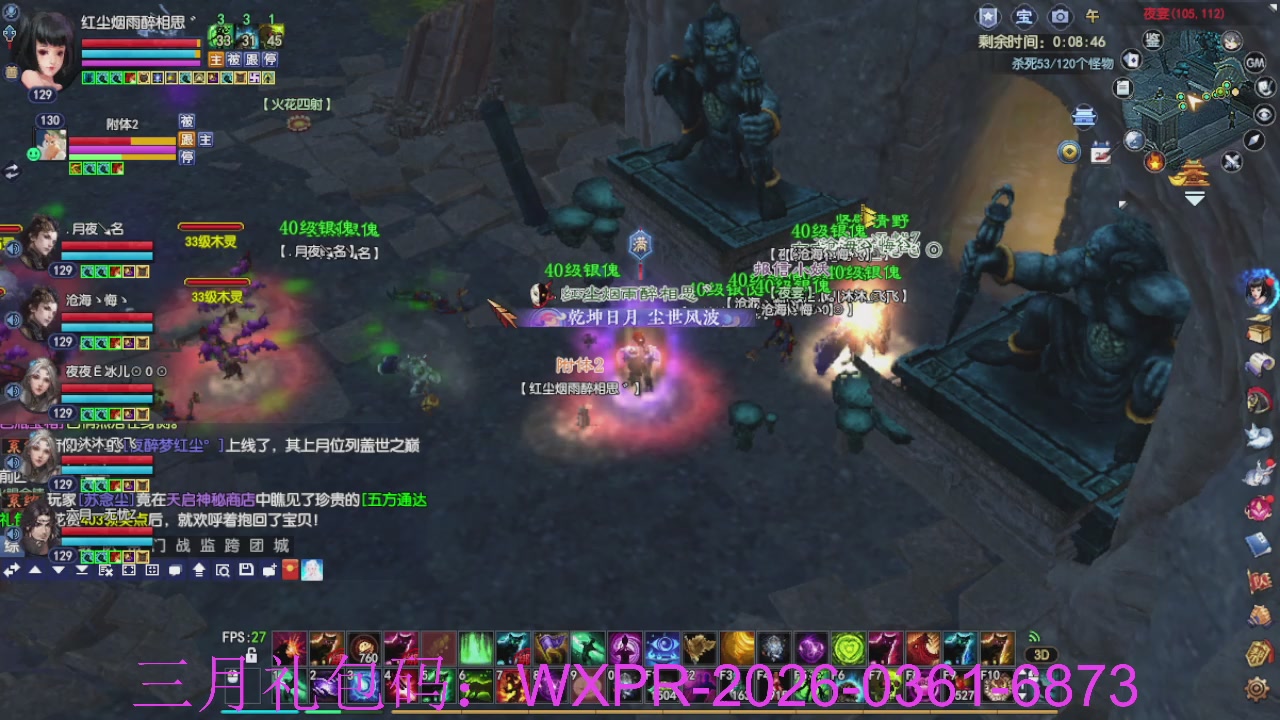Viewport: 1280px width, 720px height.
Task: Open the settings gear at bottom of right sidebar
Action: point(1257,687)
